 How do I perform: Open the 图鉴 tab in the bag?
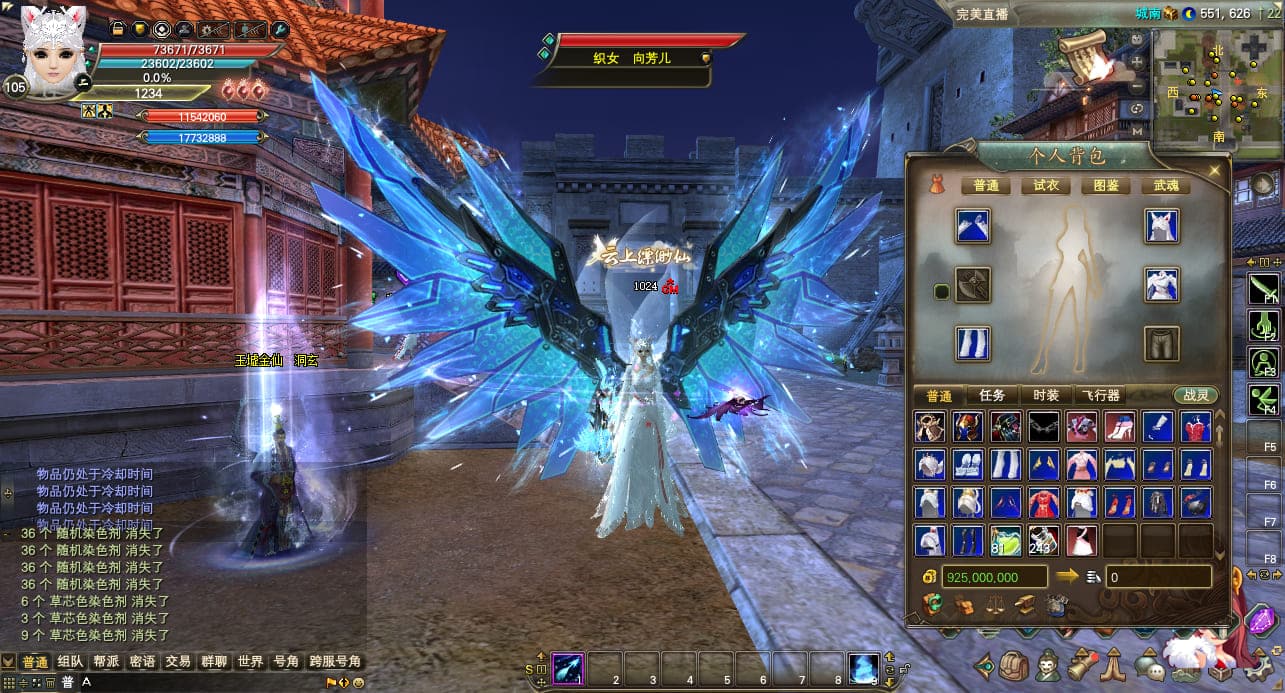tap(1105, 185)
